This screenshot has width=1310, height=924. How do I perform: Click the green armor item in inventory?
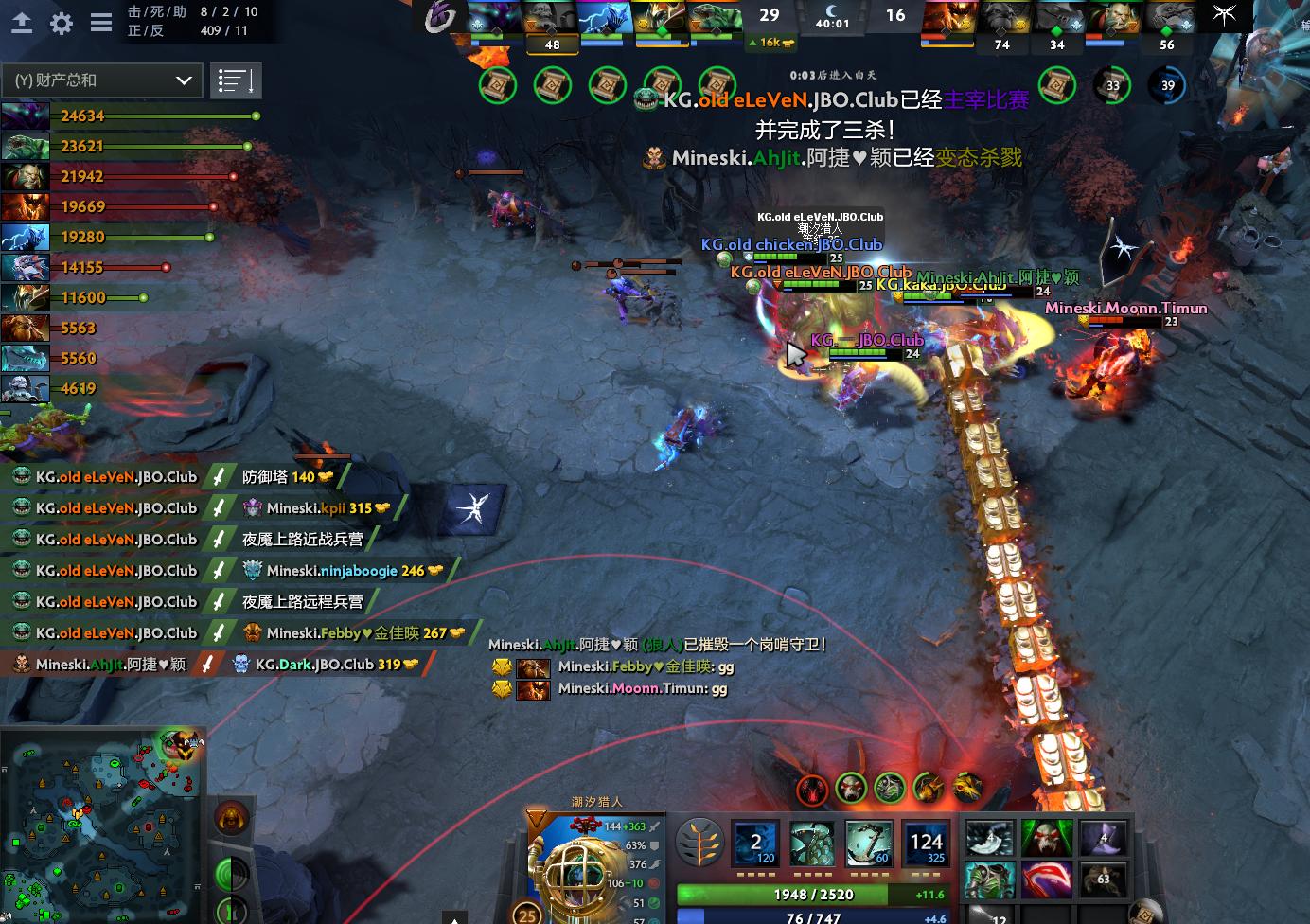pyautogui.click(x=989, y=879)
